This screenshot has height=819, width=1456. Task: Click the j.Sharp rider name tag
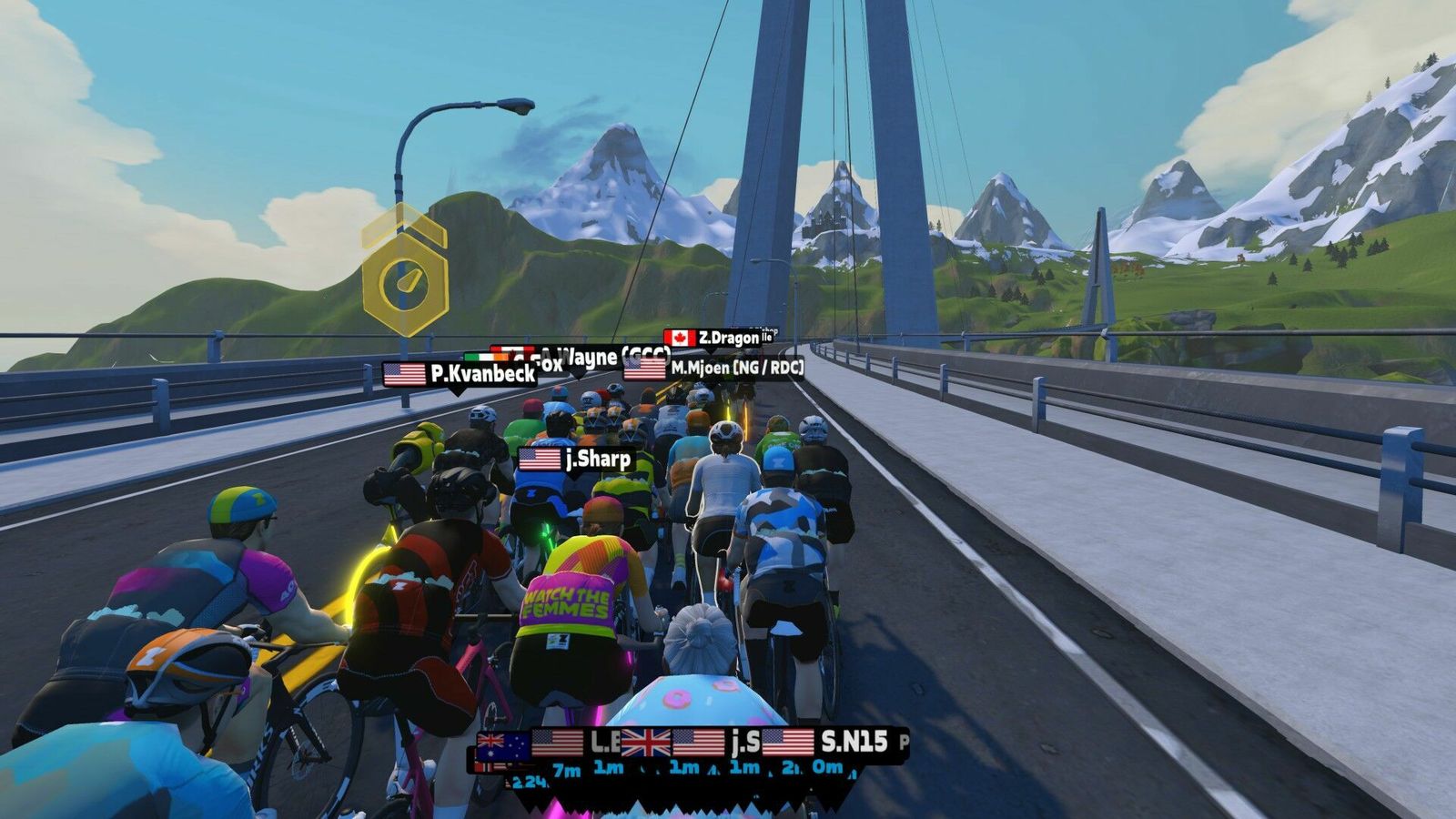(x=575, y=460)
